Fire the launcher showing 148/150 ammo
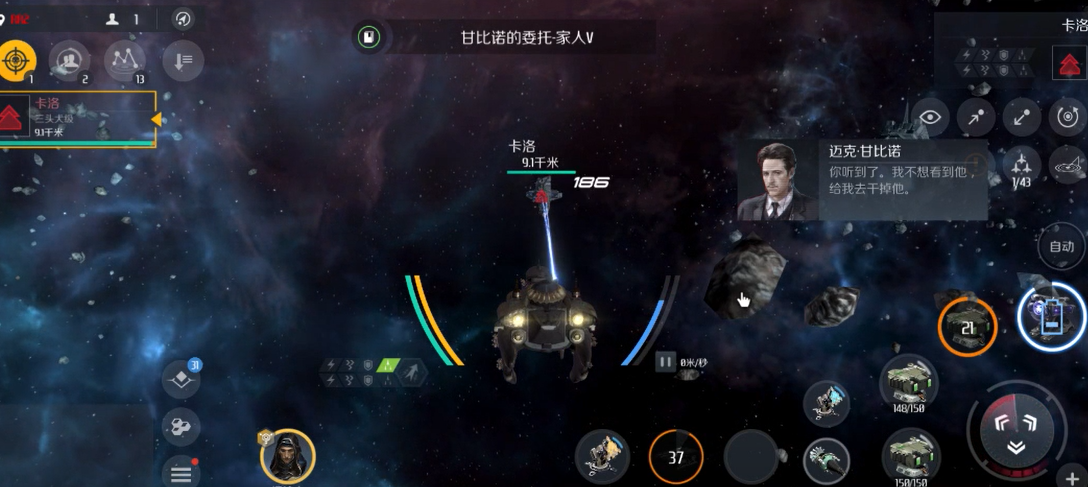 tap(908, 384)
